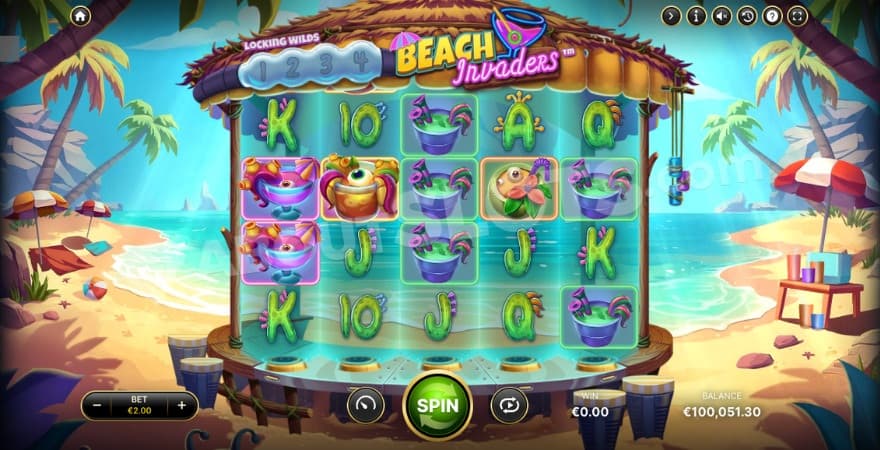Decrease the bet with the minus button
Image resolution: width=880 pixels, height=450 pixels.
pos(97,405)
